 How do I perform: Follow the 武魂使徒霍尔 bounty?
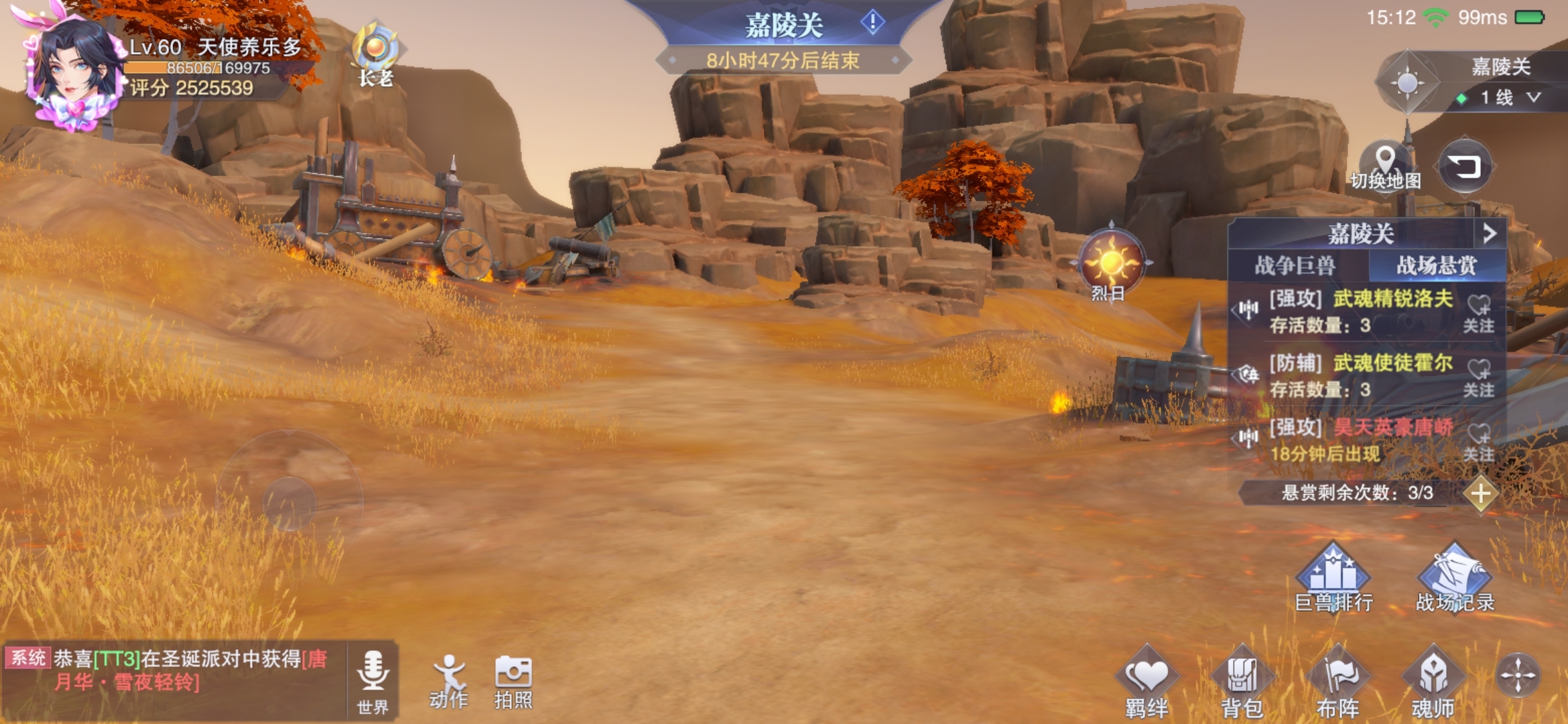[1478, 377]
